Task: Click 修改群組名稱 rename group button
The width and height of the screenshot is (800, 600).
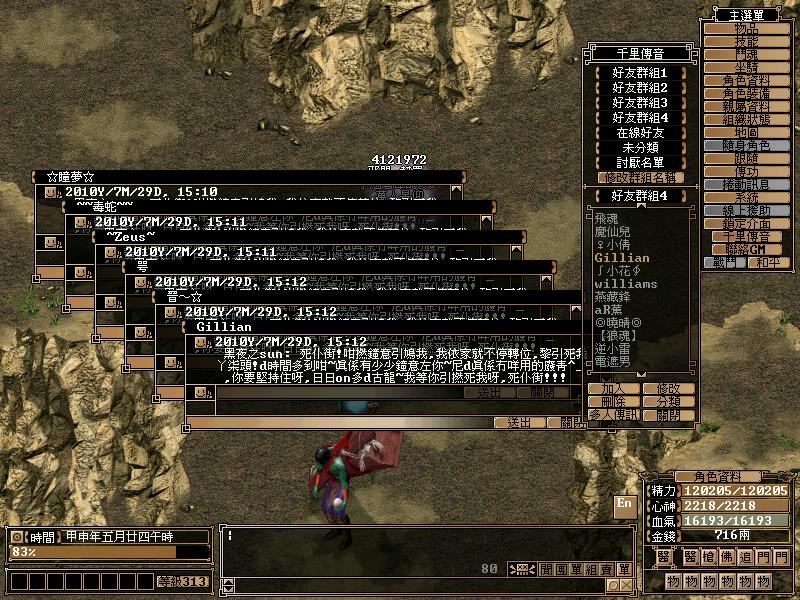Action: point(640,177)
